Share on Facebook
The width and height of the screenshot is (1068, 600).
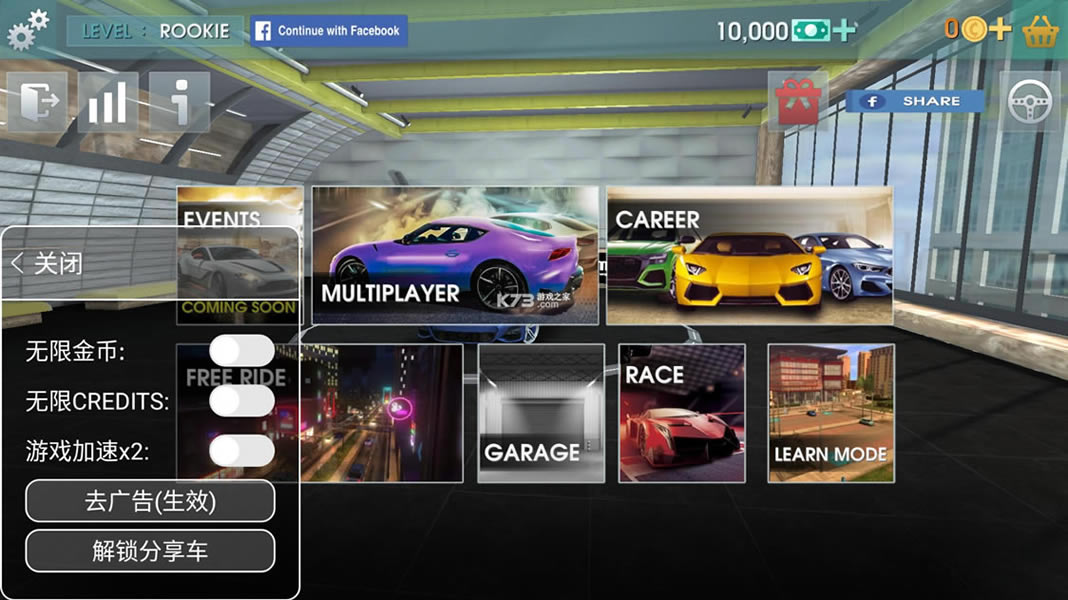[x=915, y=101]
